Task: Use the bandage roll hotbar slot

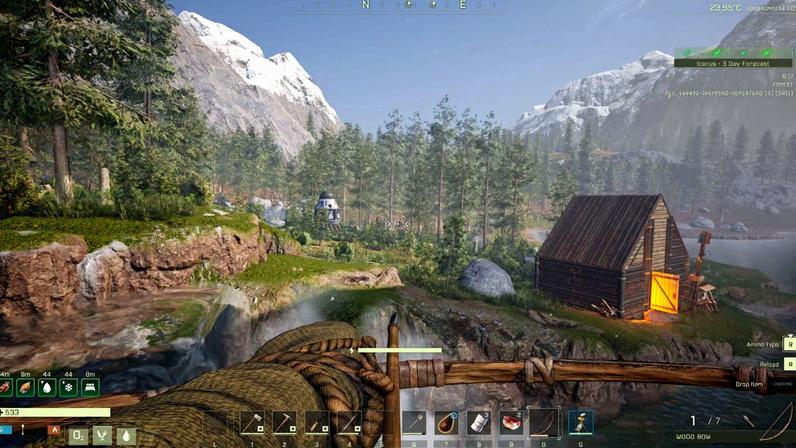Action: click(x=479, y=423)
